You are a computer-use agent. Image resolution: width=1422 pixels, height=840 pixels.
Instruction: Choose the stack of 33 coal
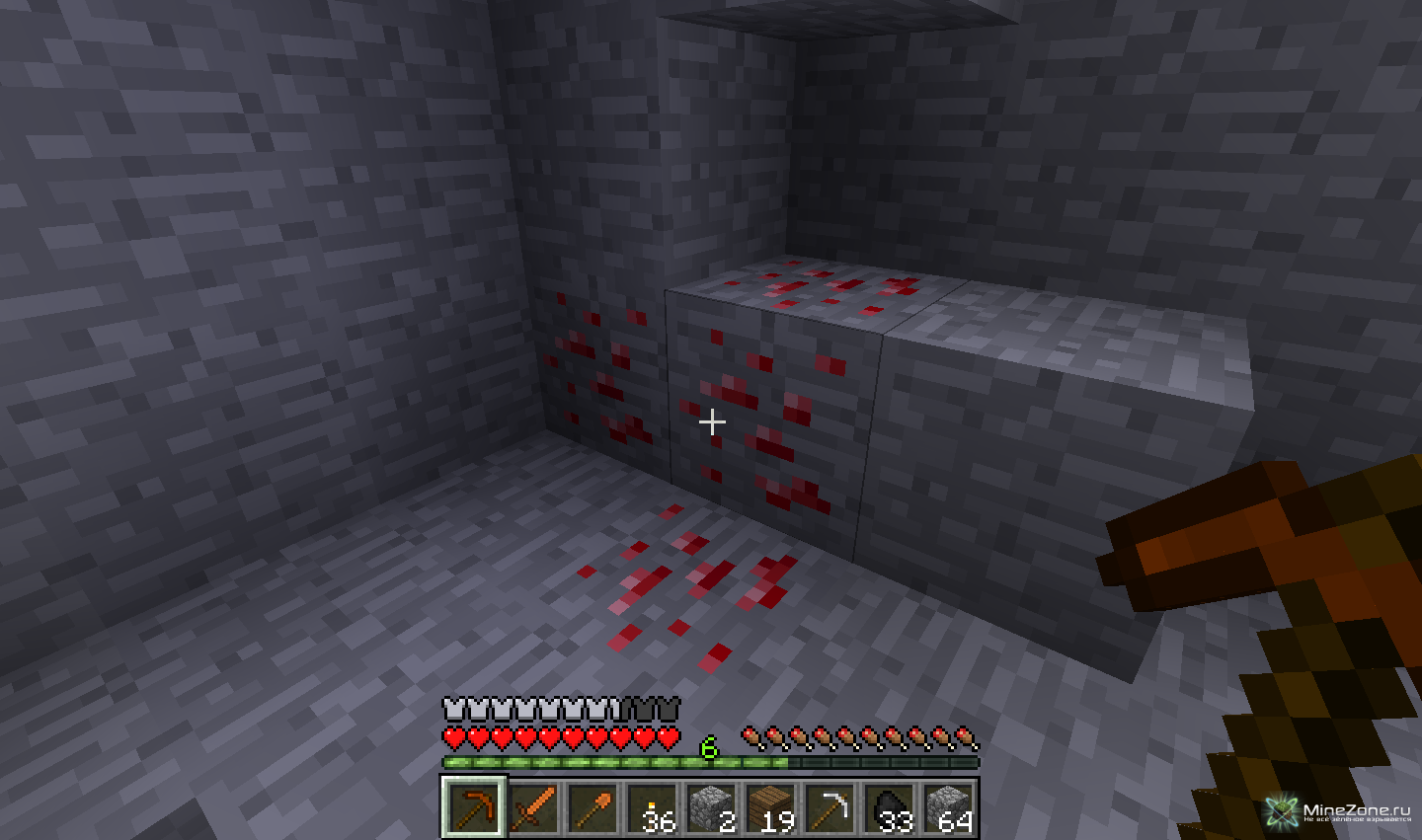(889, 807)
